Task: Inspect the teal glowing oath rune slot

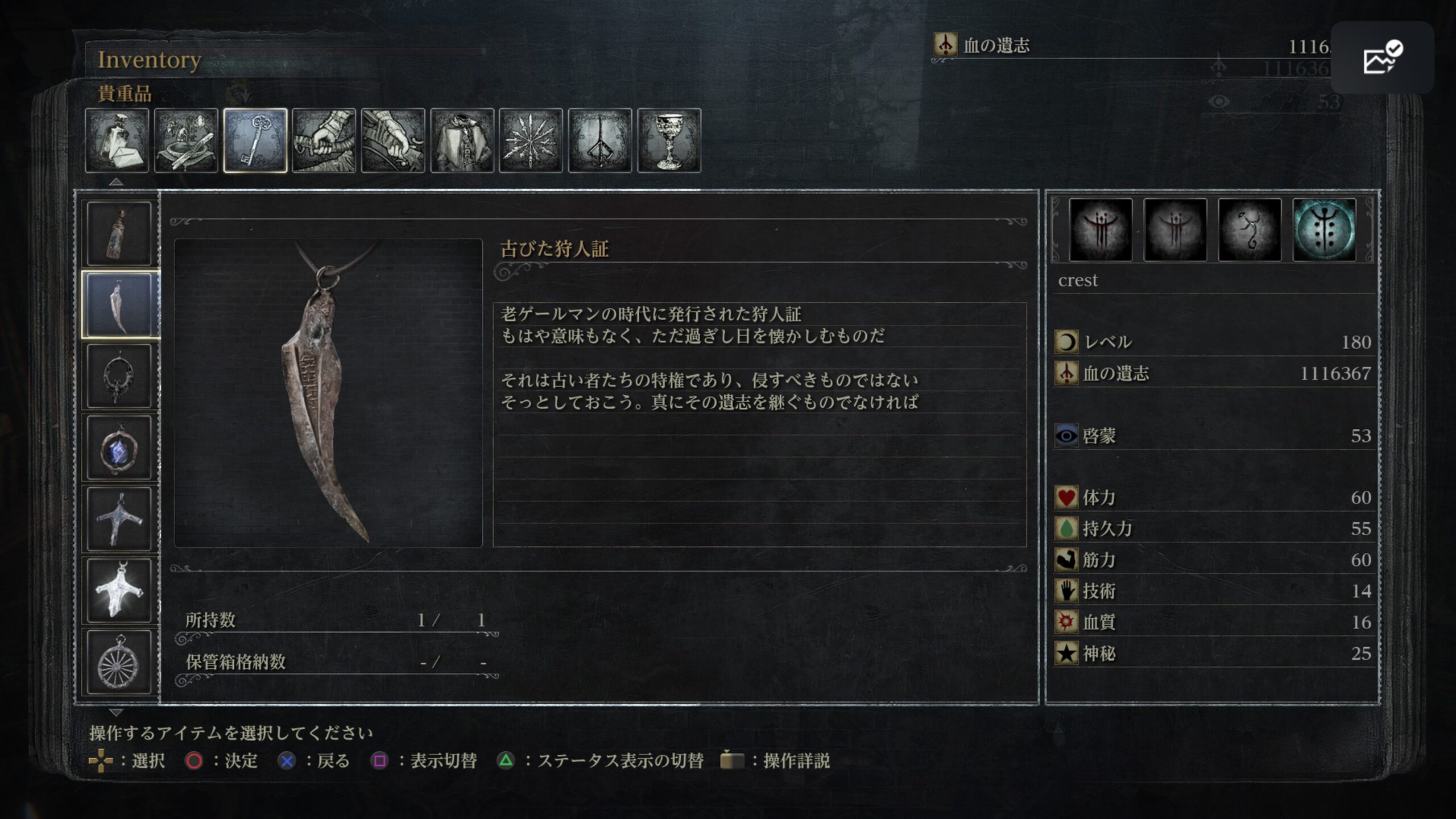Action: (1324, 230)
